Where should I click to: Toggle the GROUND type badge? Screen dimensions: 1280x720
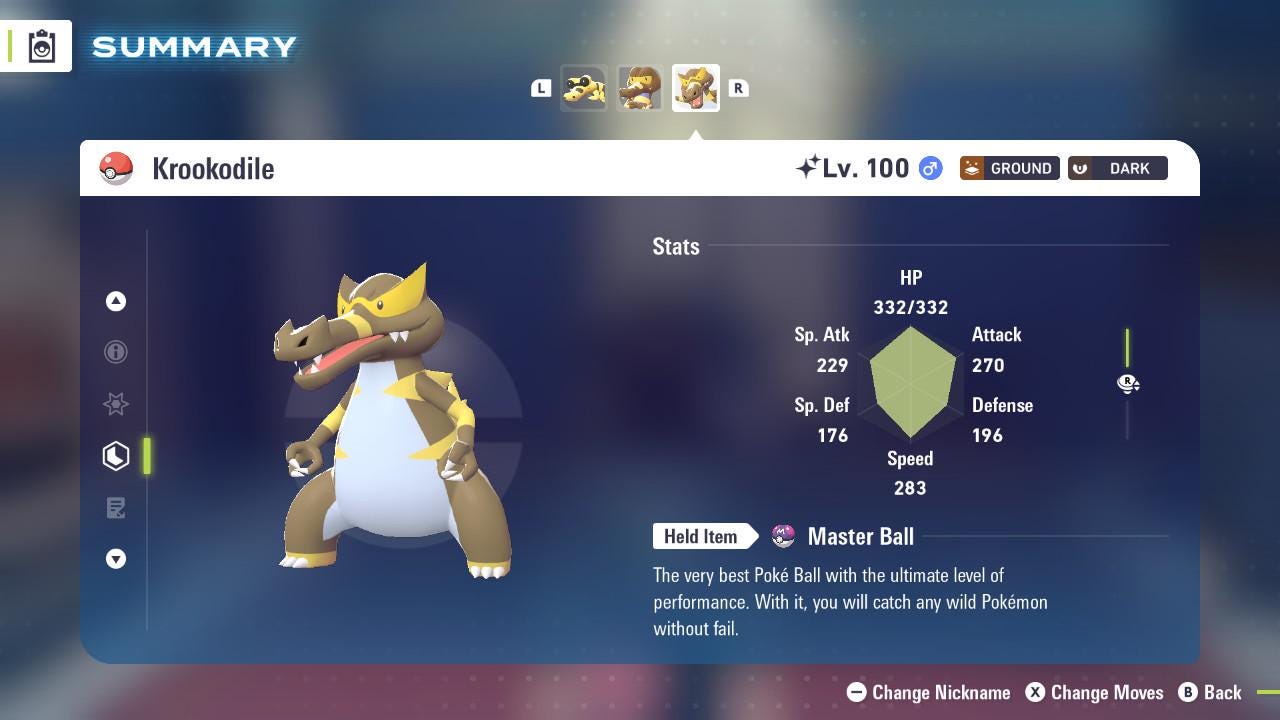tap(1009, 168)
